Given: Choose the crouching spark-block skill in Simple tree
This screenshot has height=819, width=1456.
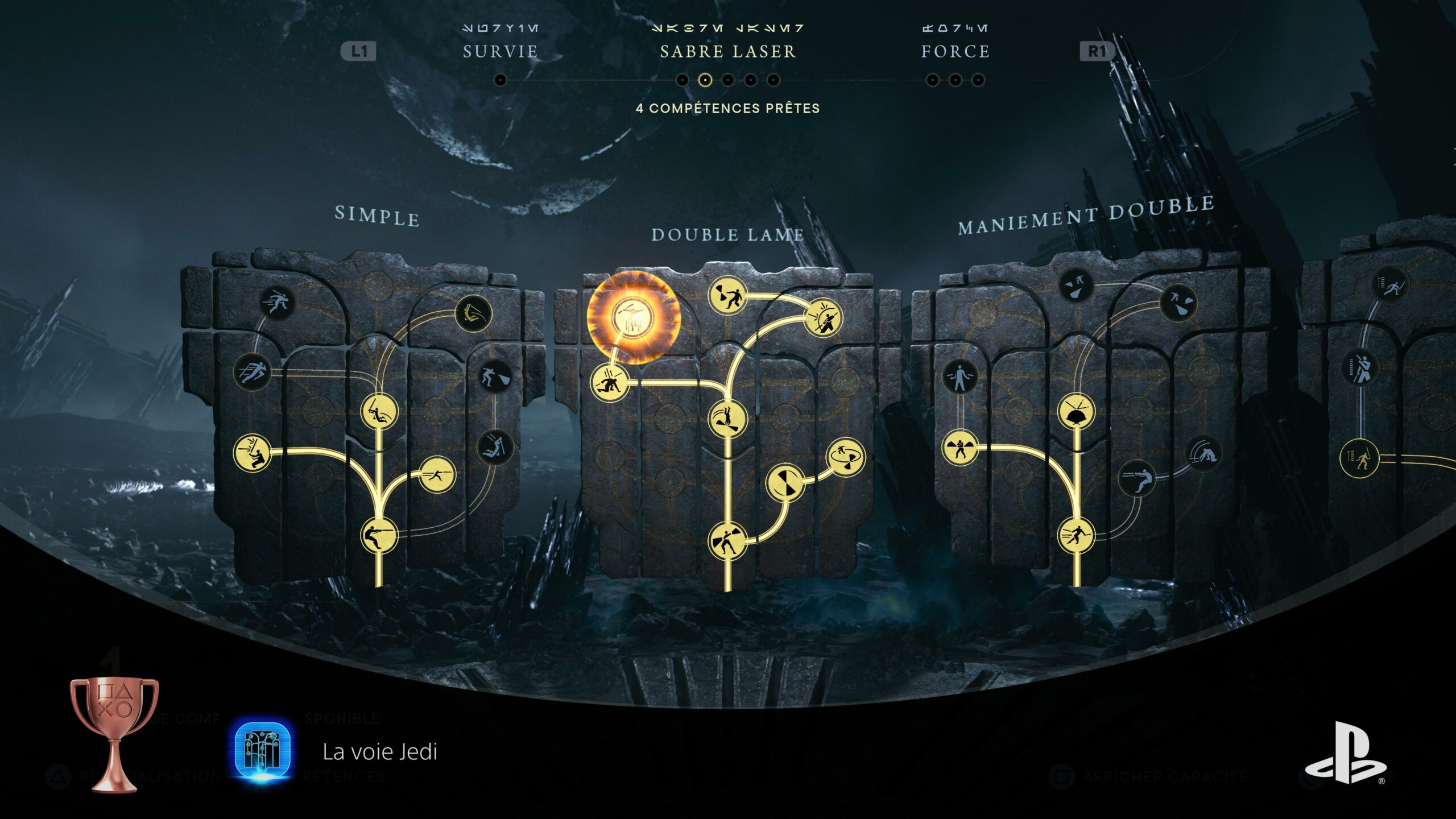Looking at the screenshot, I should point(252,452).
